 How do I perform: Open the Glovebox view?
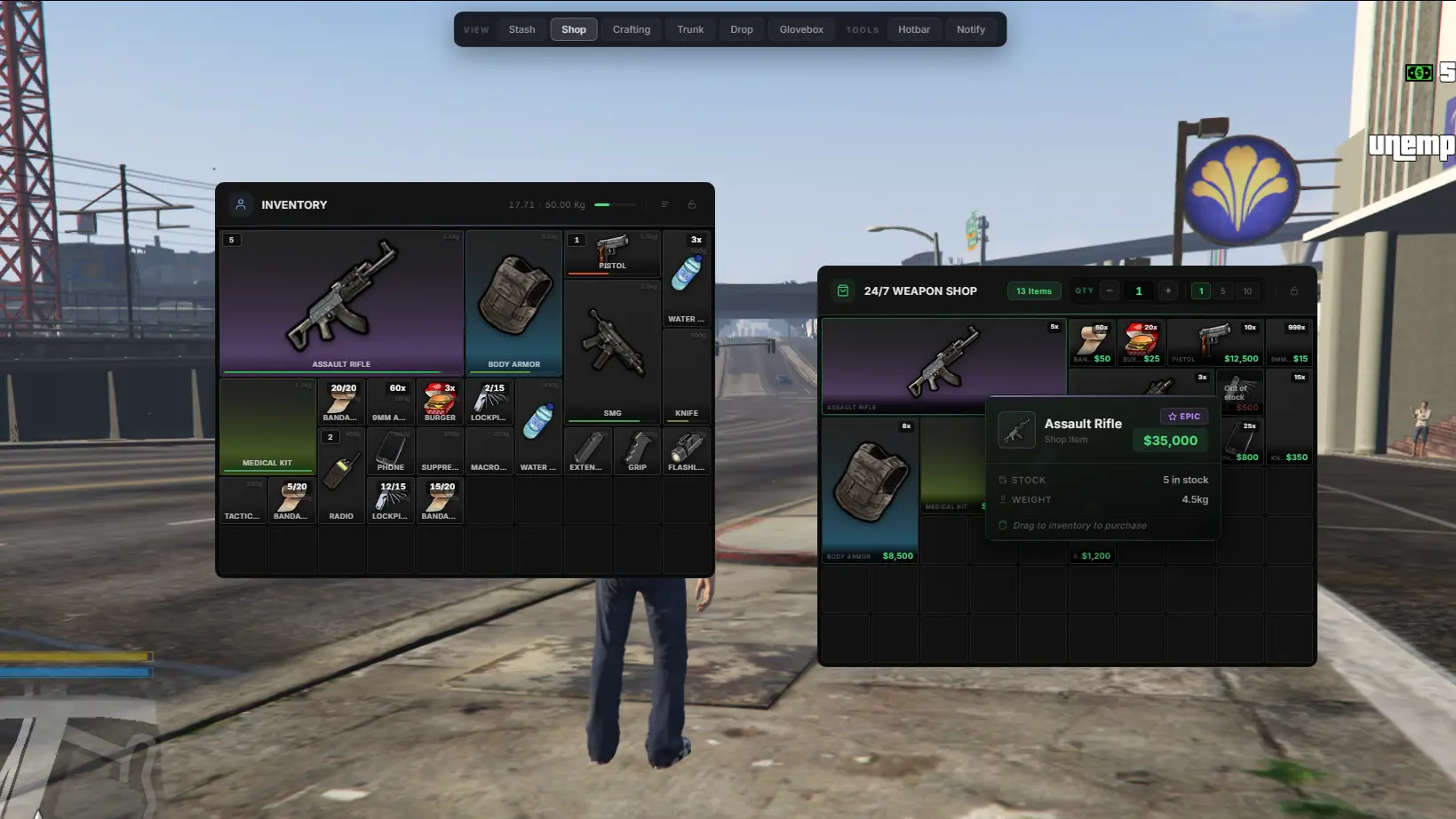pyautogui.click(x=801, y=29)
